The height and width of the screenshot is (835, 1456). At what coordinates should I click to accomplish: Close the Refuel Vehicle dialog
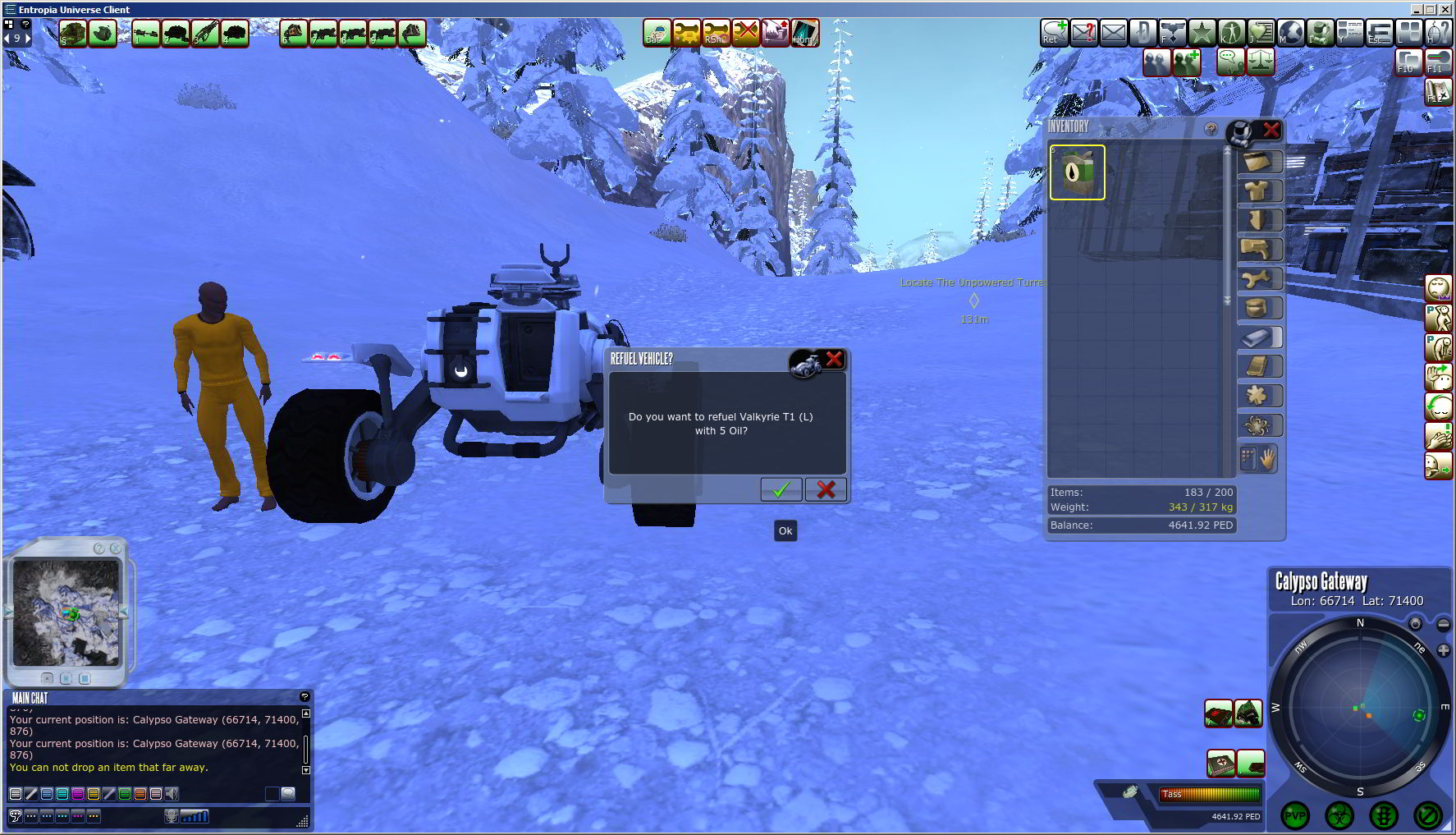click(834, 359)
